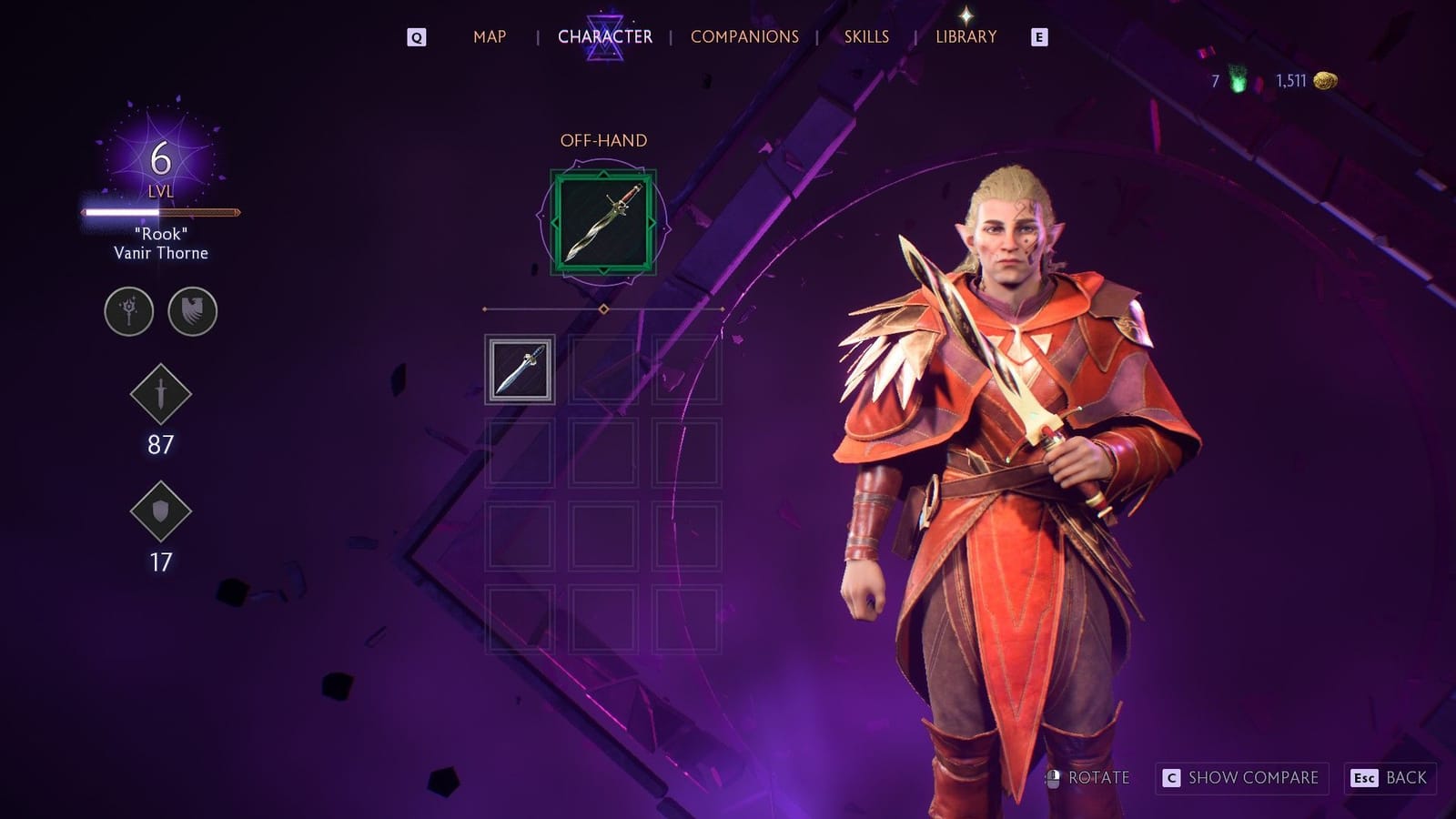1456x819 pixels.
Task: Toggle the Q shortcut key indicator
Action: click(417, 37)
